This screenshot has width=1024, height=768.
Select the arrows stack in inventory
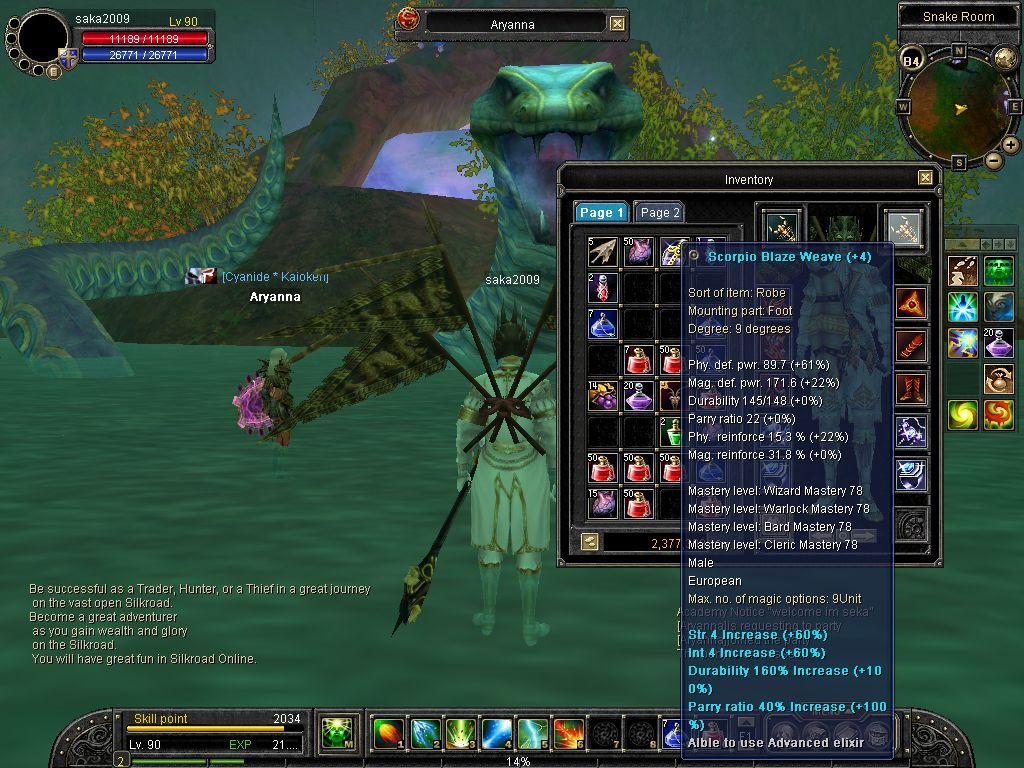tap(603, 252)
